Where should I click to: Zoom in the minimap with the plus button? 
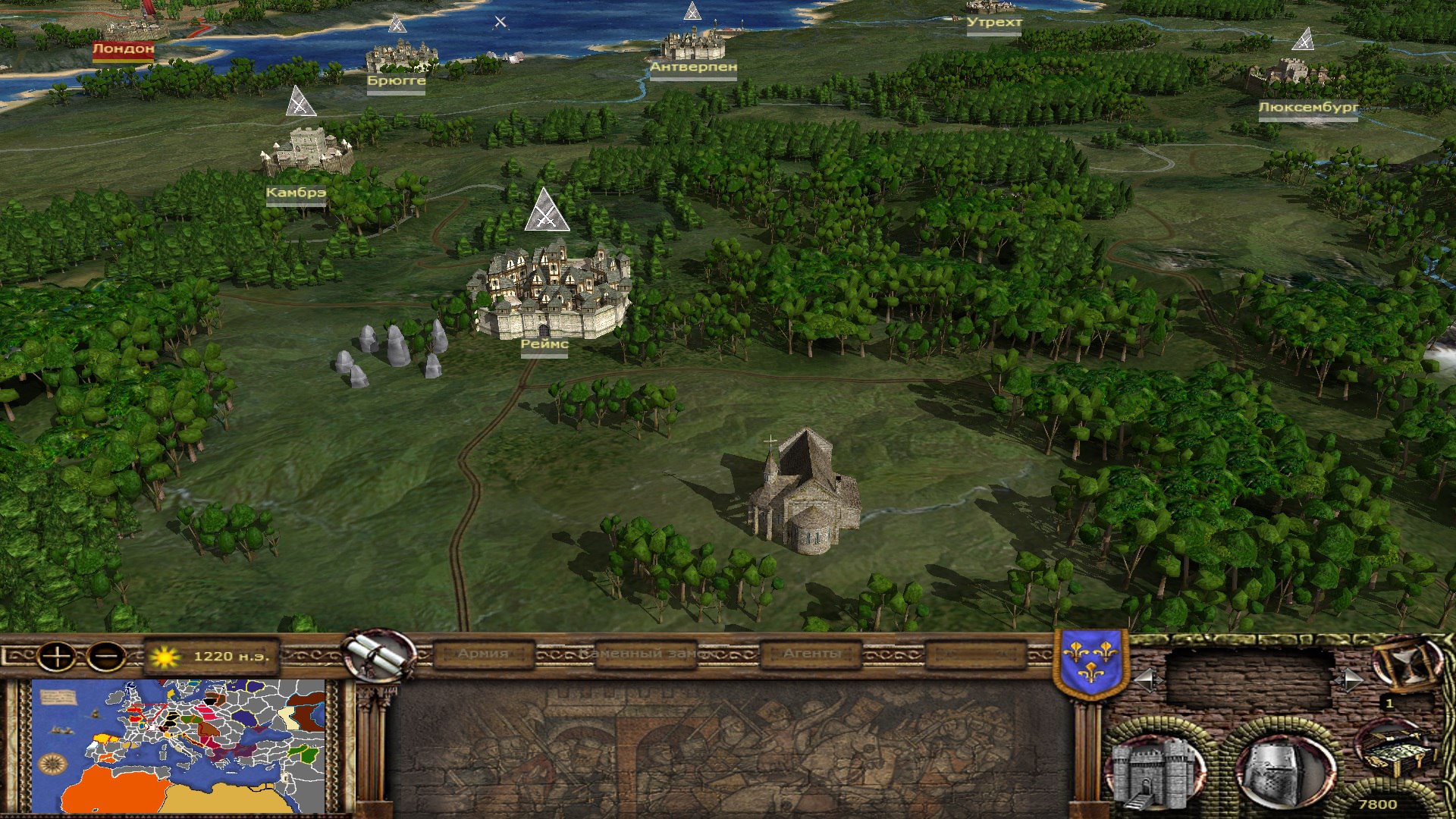click(x=56, y=656)
